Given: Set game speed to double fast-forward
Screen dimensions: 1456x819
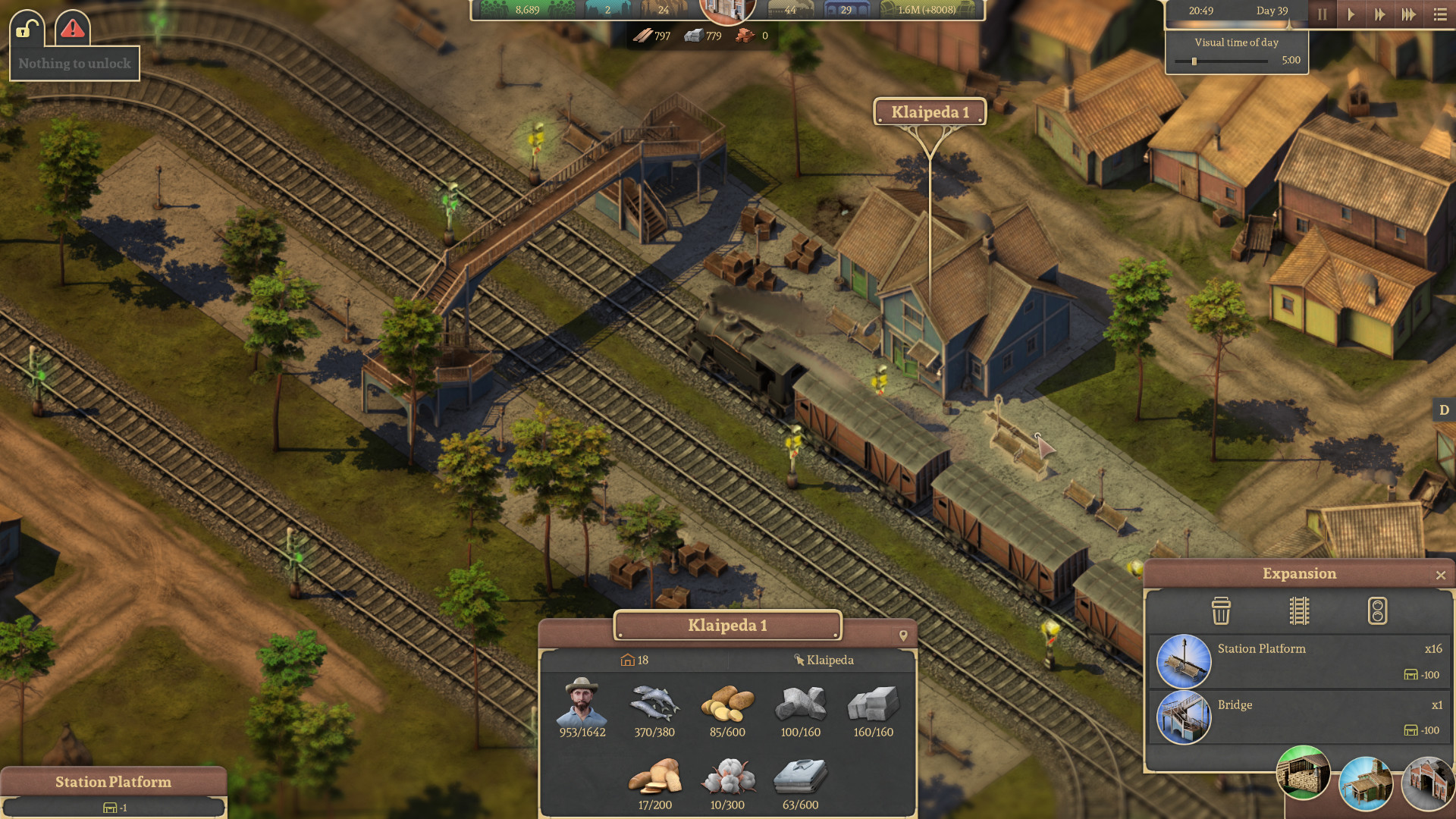Looking at the screenshot, I should click(1379, 14).
